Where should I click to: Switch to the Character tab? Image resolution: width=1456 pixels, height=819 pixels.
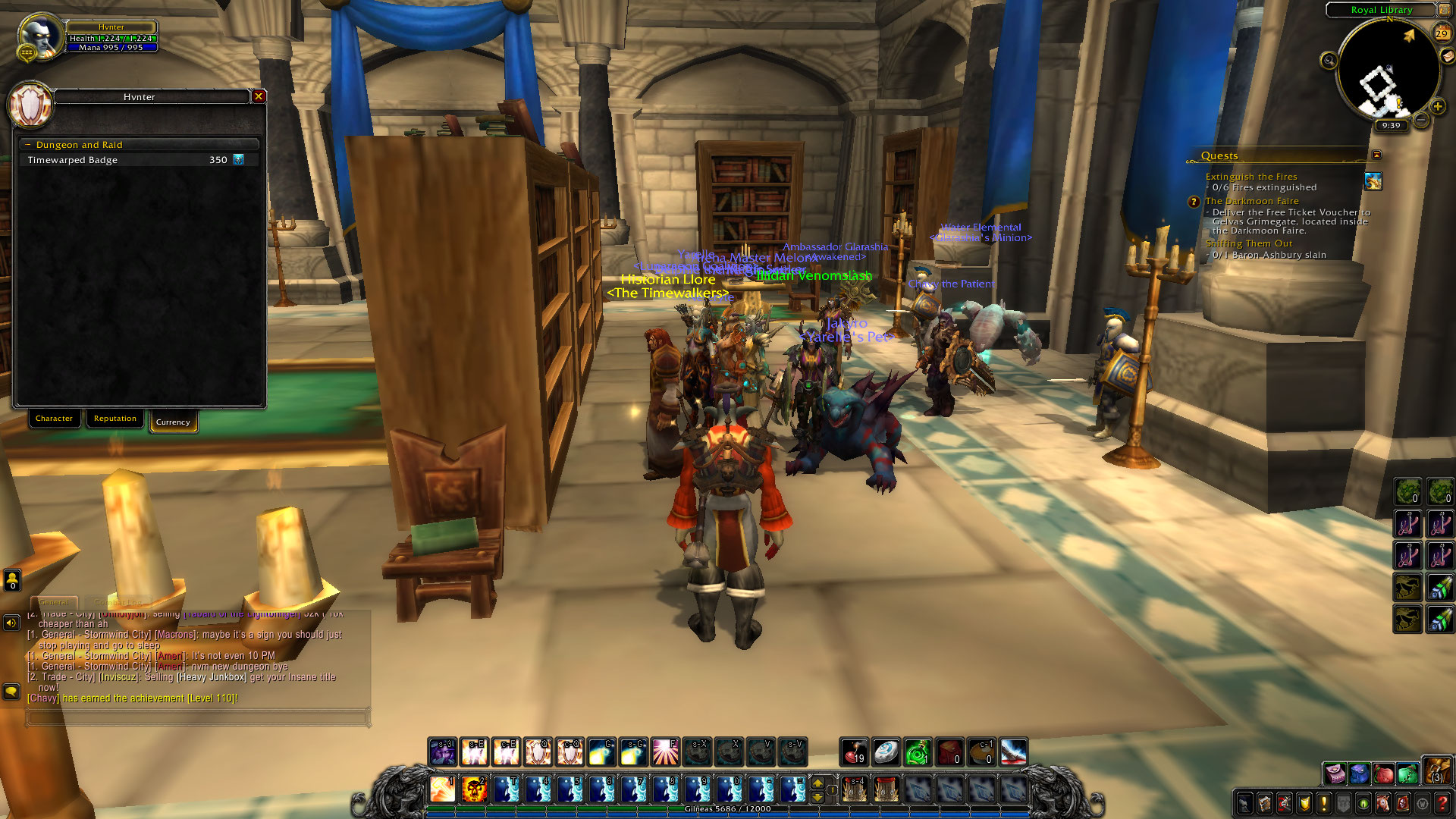coord(54,419)
